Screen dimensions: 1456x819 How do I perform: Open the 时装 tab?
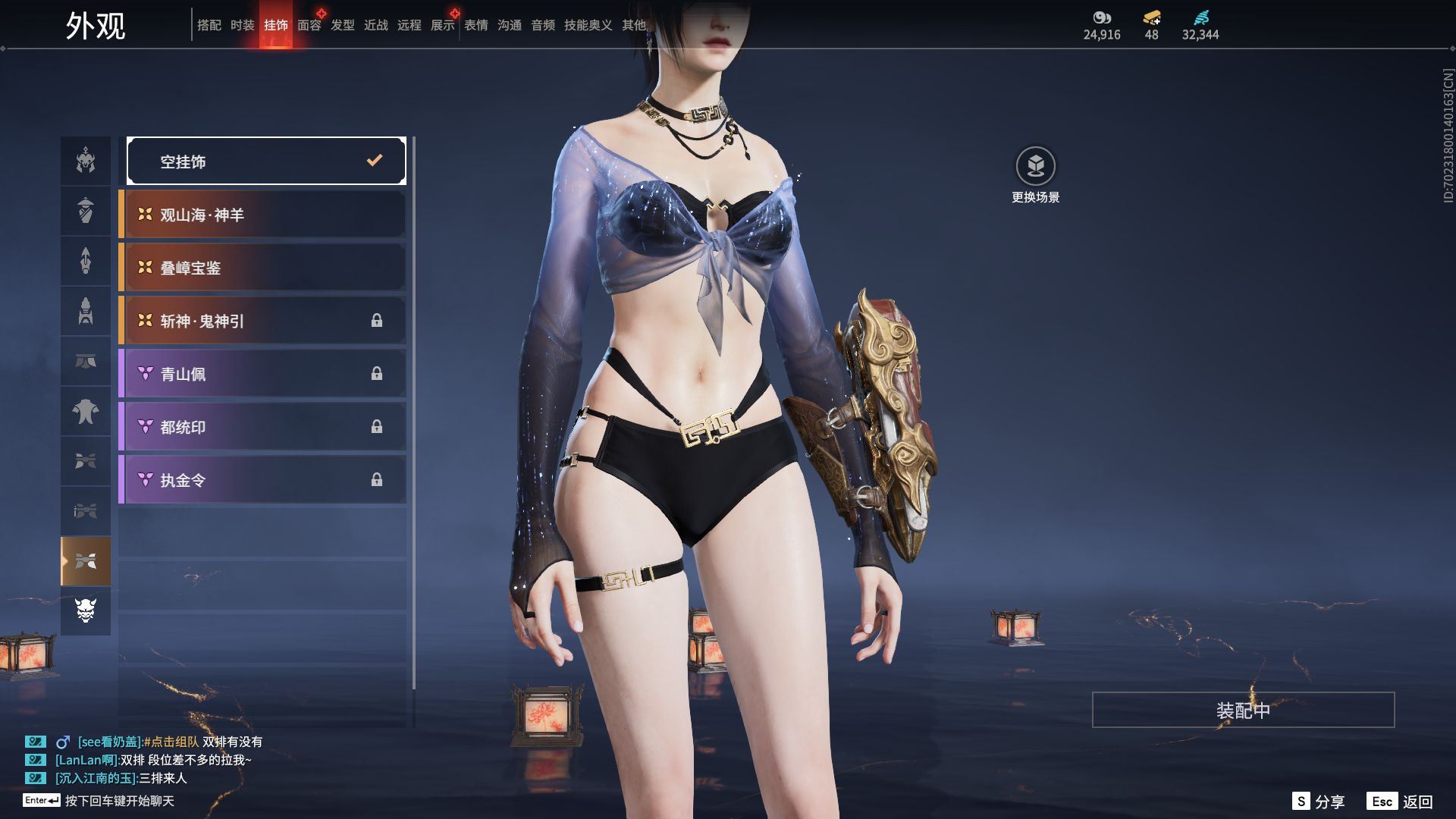[242, 25]
